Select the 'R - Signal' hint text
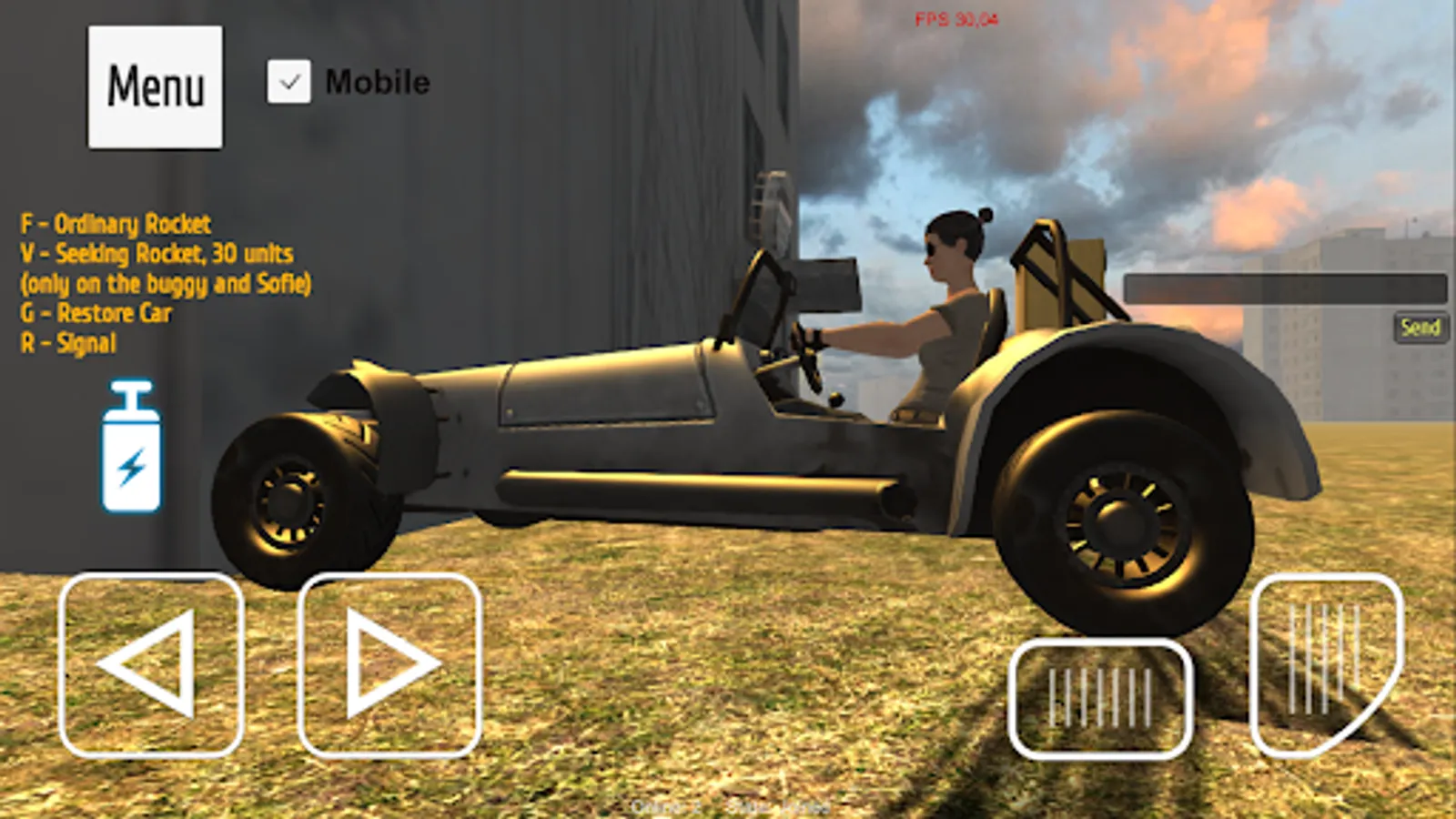Viewport: 1456px width, 819px height. (x=68, y=343)
